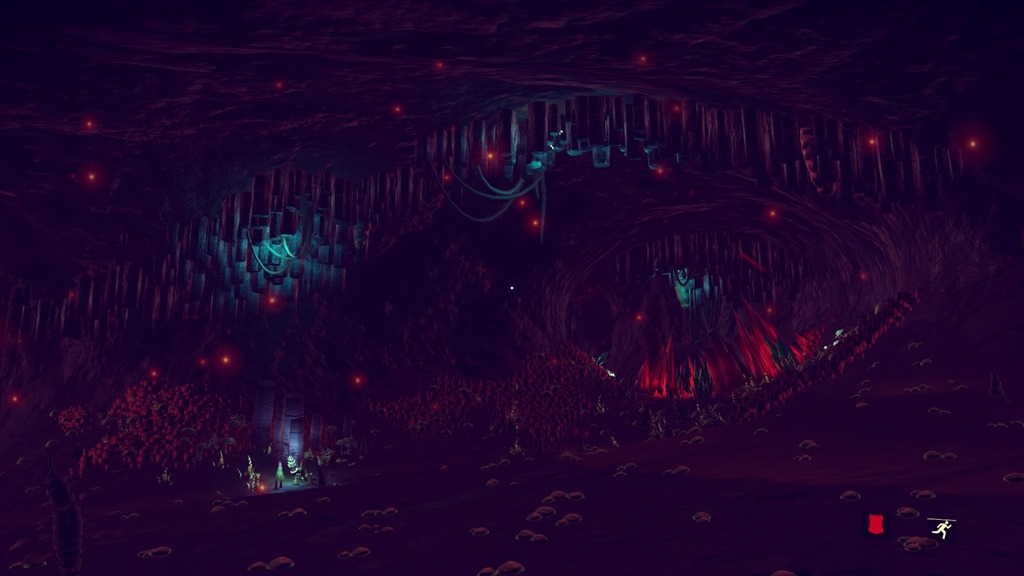Select the running figure sprint icon
The height and width of the screenshot is (576, 1024).
pyautogui.click(x=941, y=527)
